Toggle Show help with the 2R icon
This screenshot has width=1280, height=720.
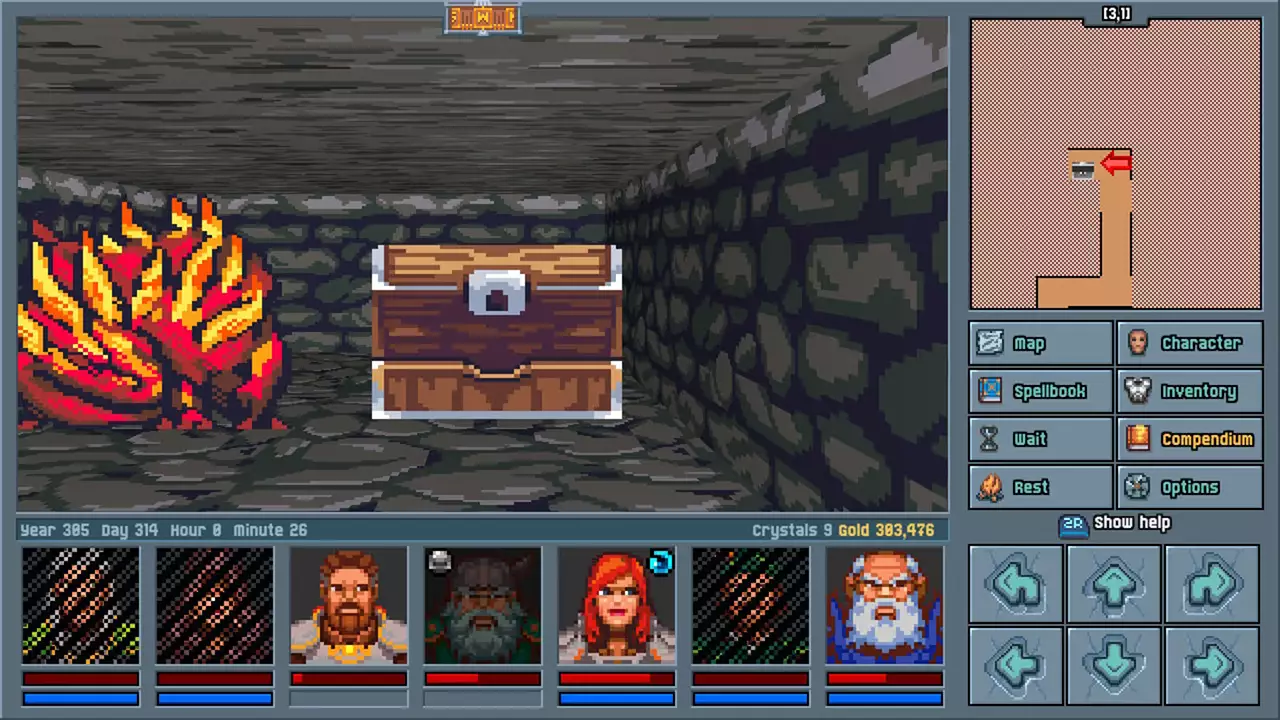click(1073, 522)
